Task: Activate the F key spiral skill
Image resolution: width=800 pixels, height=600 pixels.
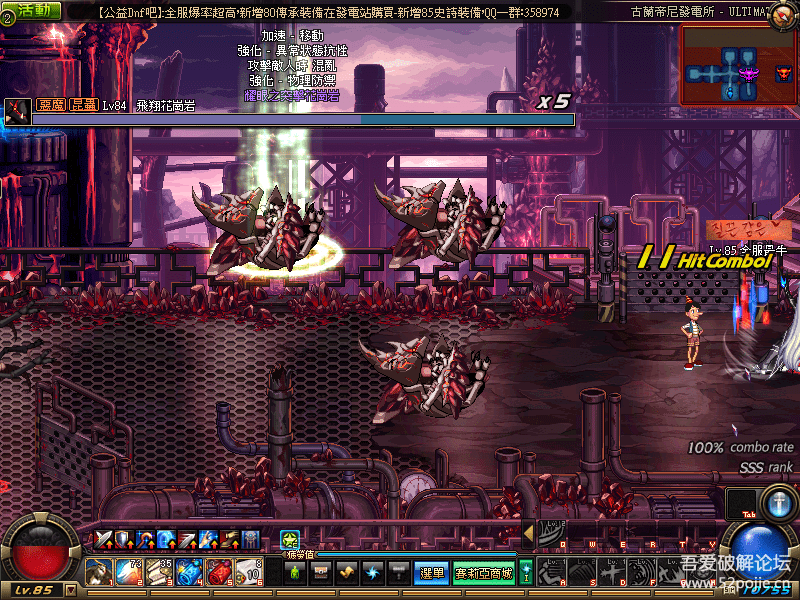Action: pyautogui.click(x=643, y=573)
